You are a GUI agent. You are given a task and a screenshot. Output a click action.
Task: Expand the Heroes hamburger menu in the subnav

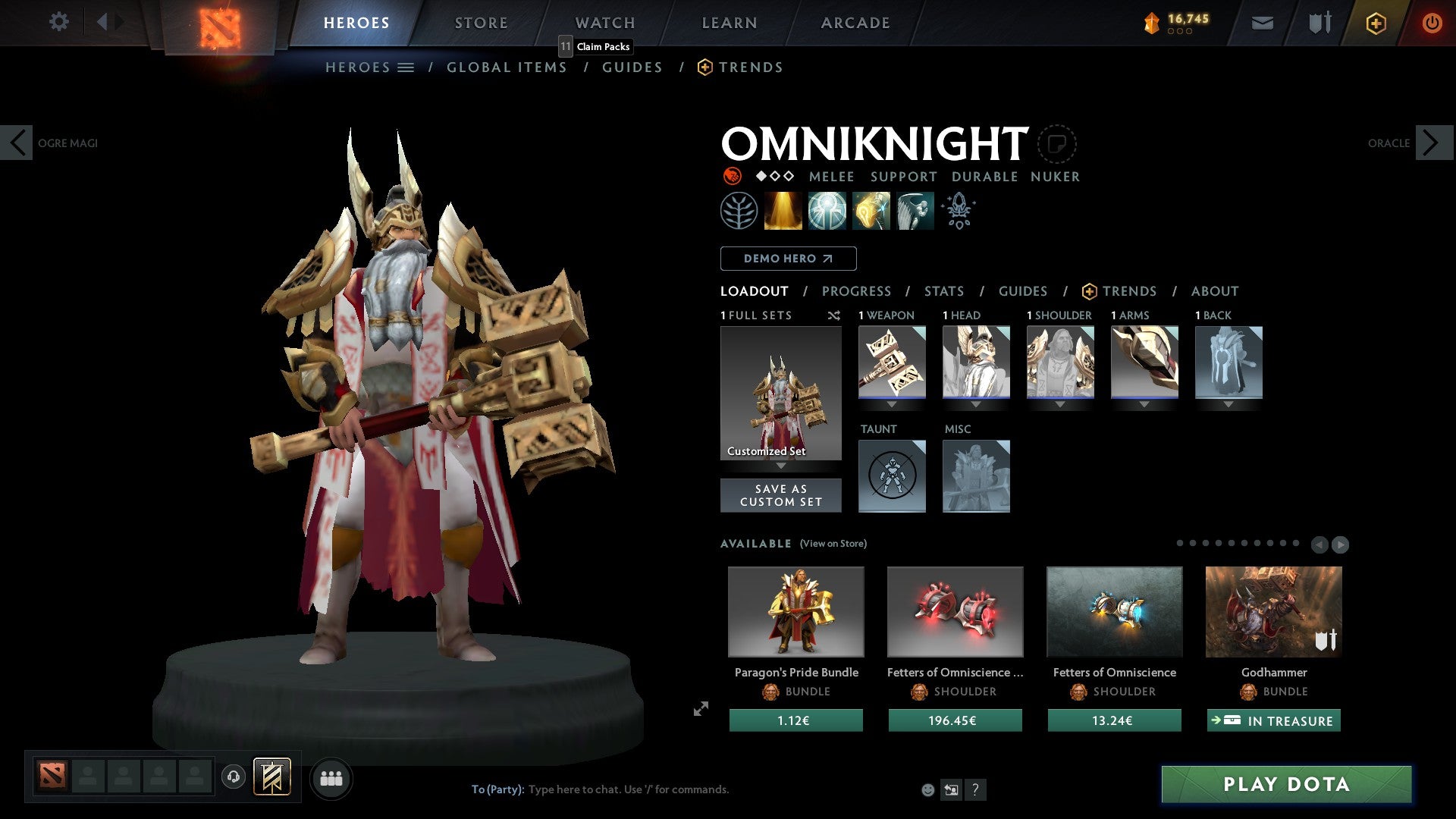point(406,67)
